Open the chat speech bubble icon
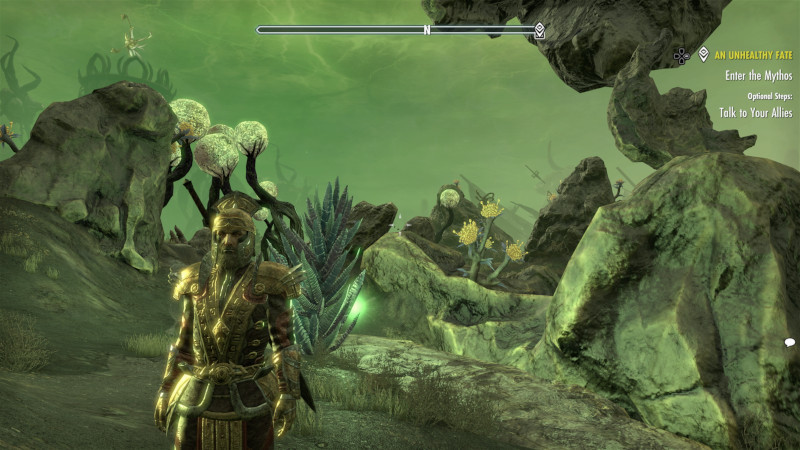 point(789,343)
